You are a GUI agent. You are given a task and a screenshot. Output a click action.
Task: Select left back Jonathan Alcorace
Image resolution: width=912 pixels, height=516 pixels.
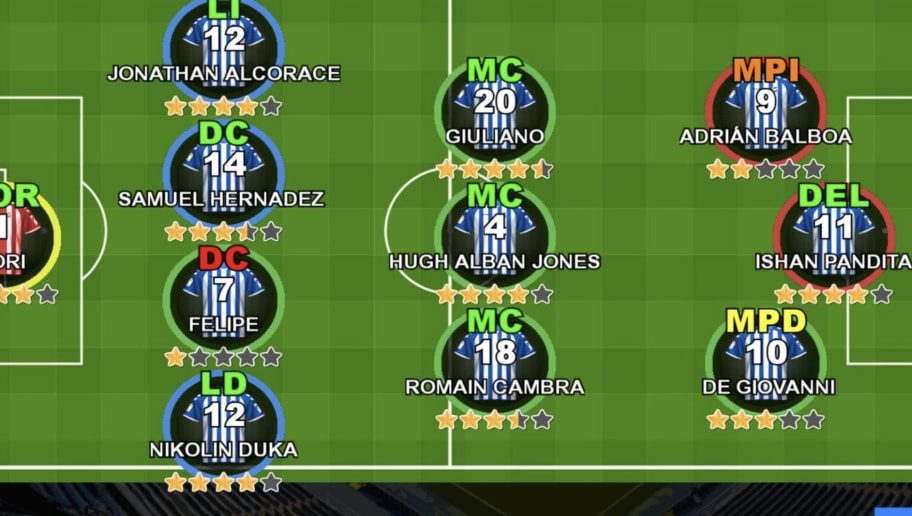(x=224, y=42)
